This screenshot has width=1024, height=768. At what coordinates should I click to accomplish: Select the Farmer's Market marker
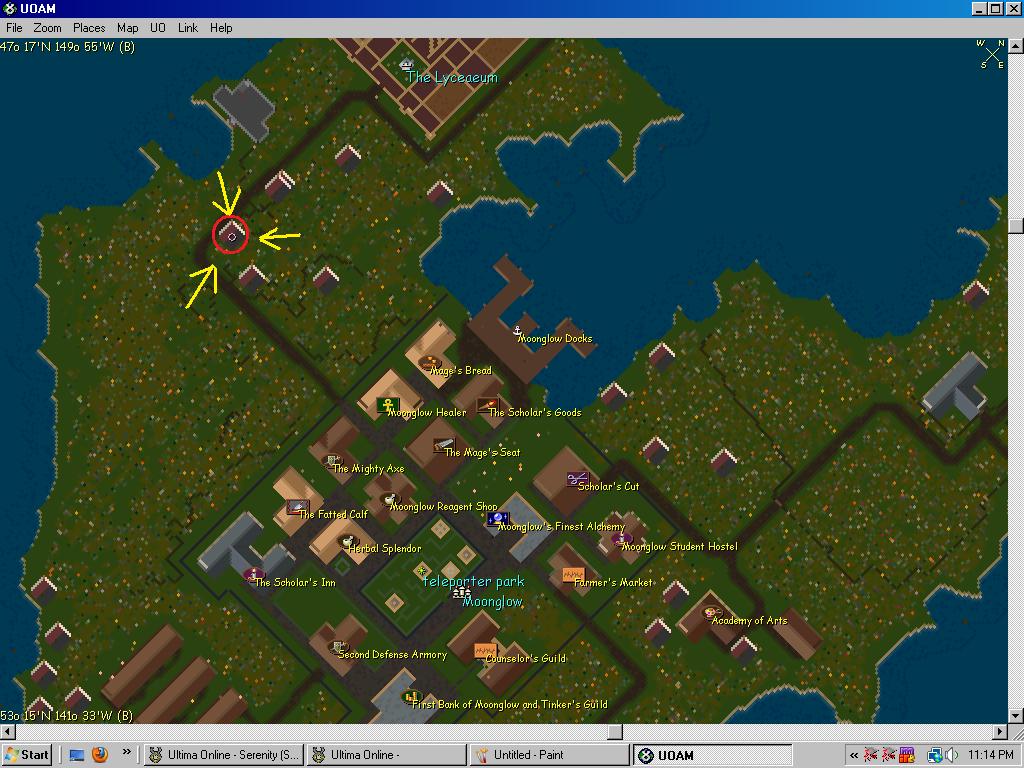572,575
